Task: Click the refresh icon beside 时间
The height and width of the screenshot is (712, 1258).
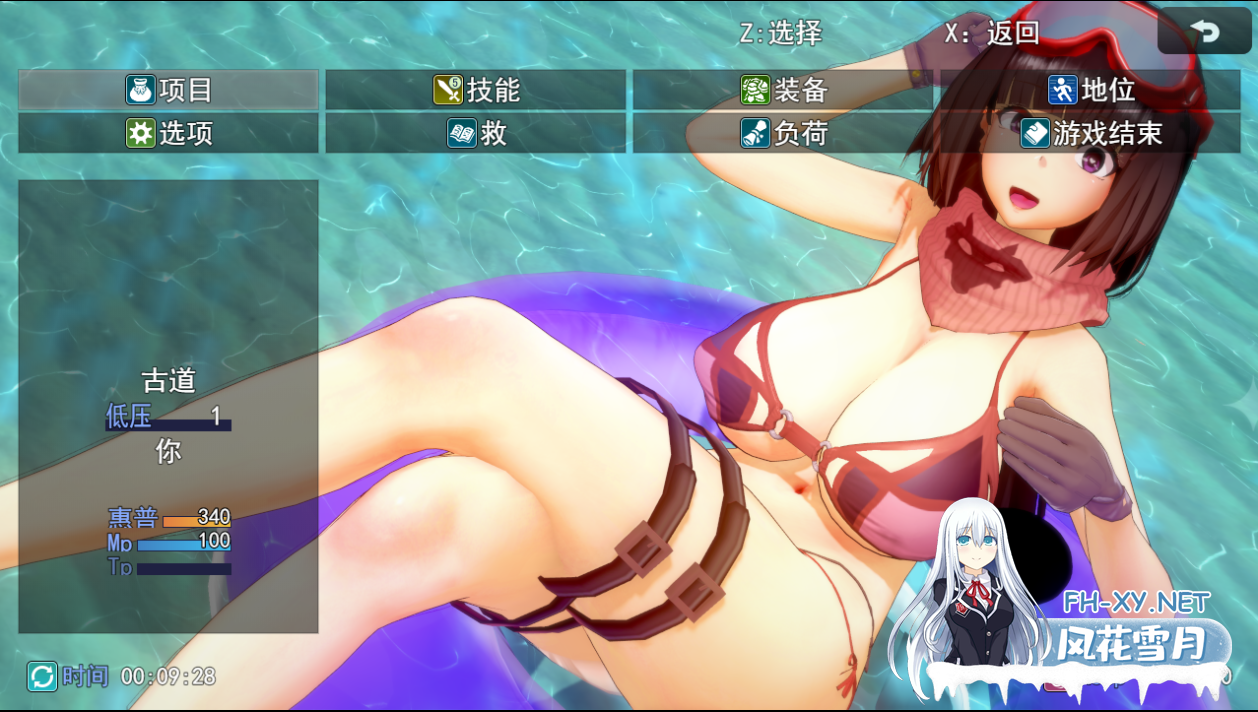Action: (x=42, y=677)
